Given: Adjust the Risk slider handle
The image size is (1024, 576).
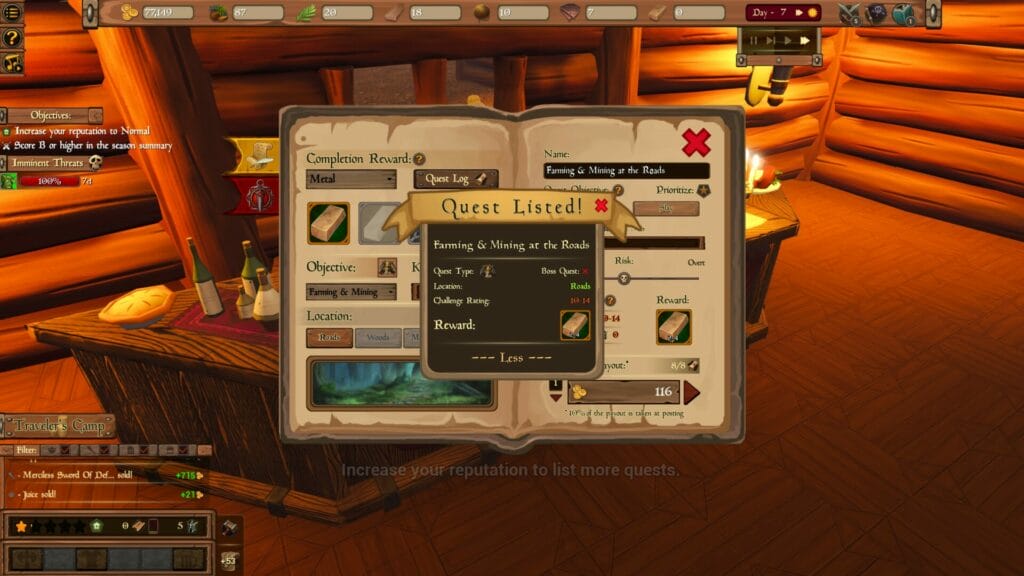Looking at the screenshot, I should tap(624, 278).
